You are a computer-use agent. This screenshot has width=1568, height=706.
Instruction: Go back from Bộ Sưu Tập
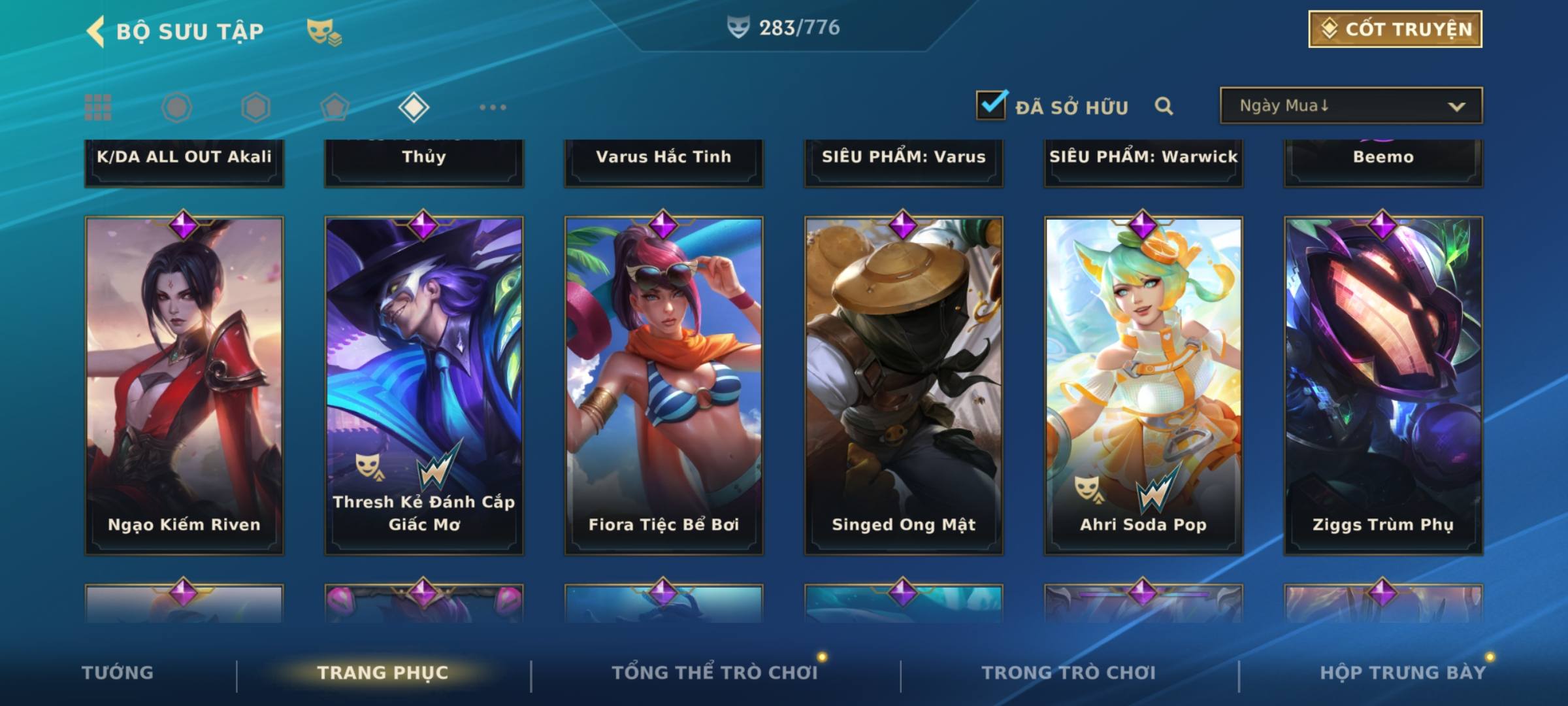click(x=97, y=31)
